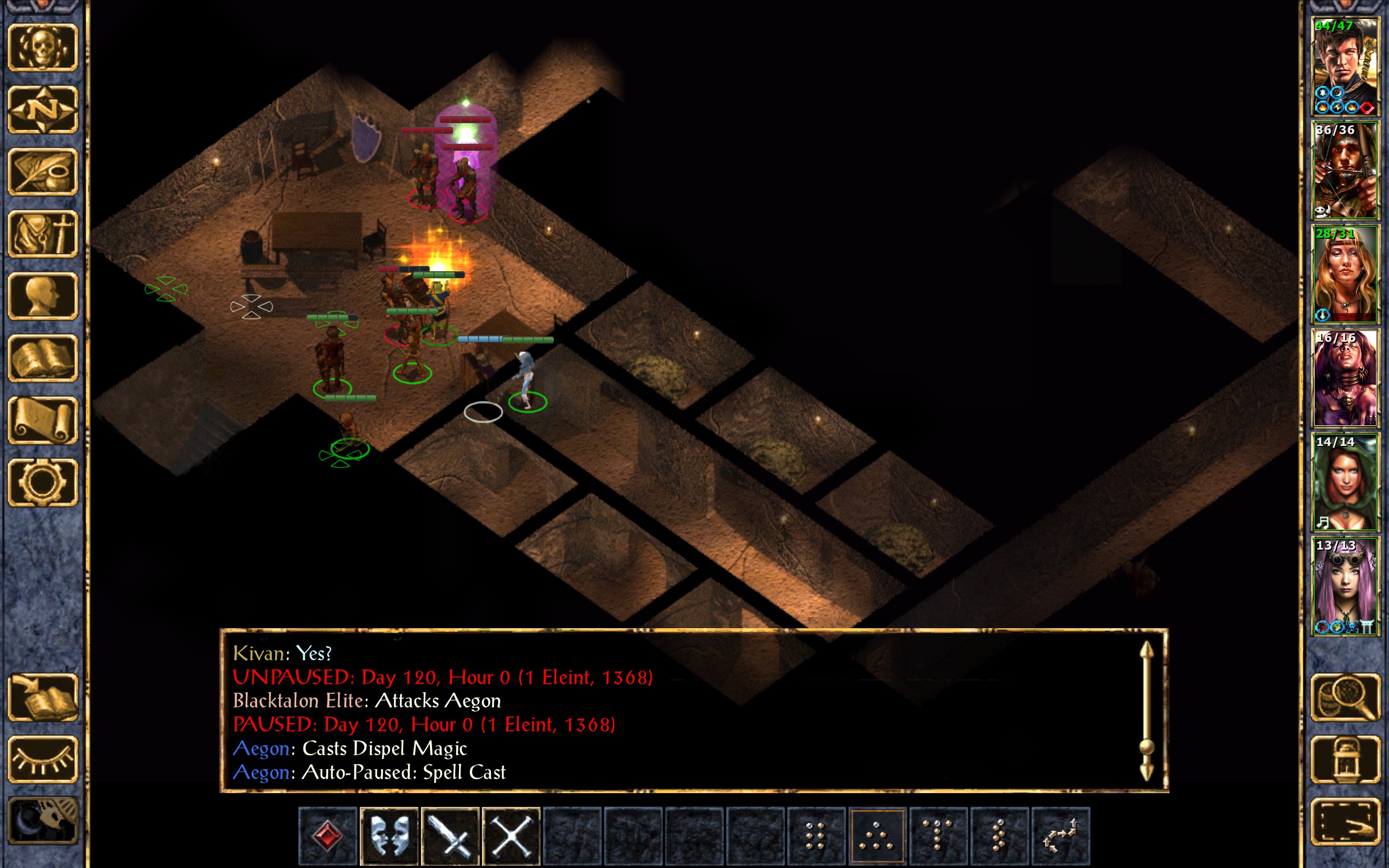Click the skull button on the sidebar
Viewport: 1389px width, 868px height.
click(x=43, y=47)
